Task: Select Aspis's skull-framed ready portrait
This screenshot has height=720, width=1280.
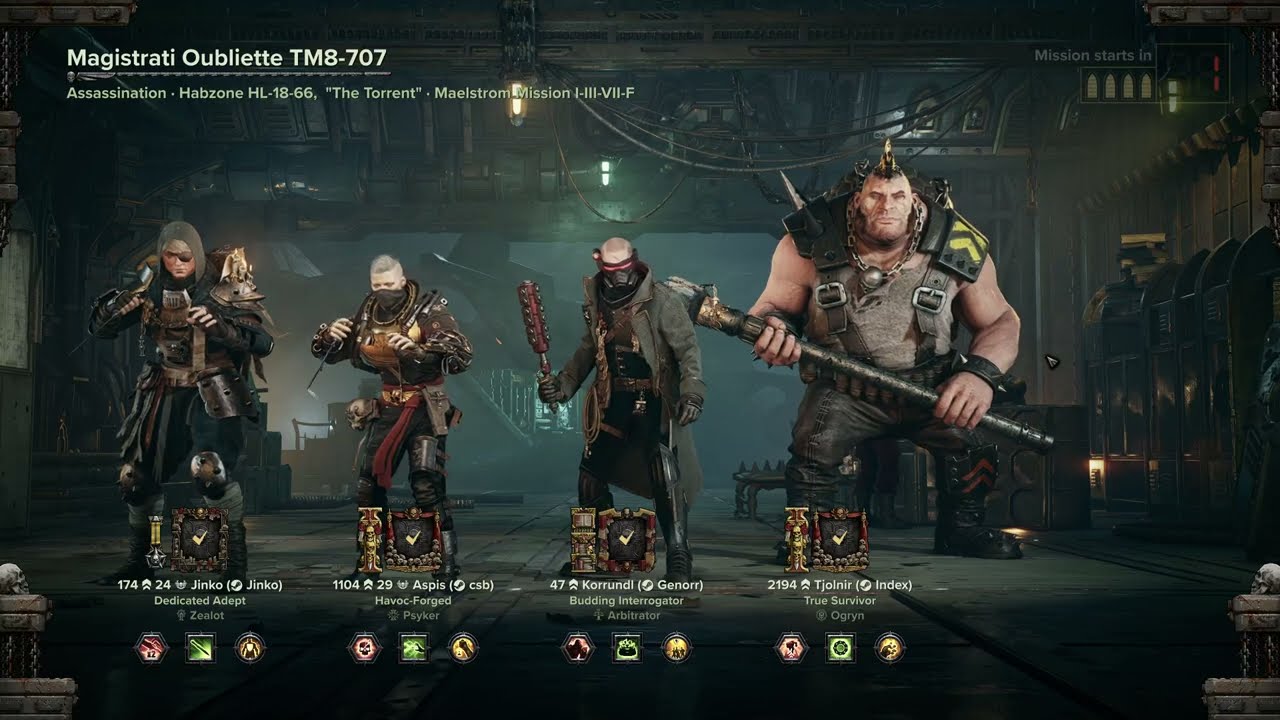Action: (414, 540)
